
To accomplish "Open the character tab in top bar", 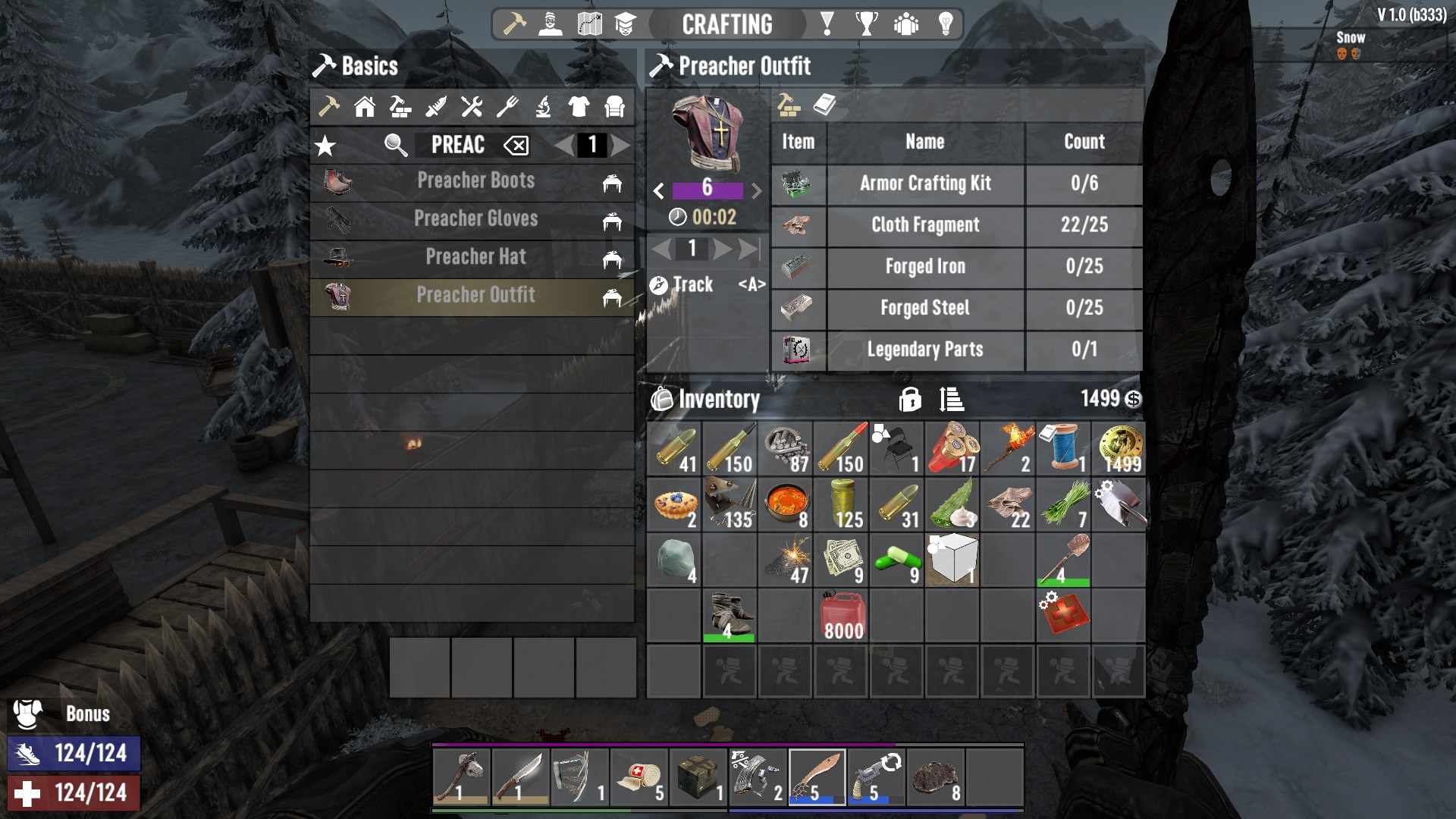I will coord(551,24).
